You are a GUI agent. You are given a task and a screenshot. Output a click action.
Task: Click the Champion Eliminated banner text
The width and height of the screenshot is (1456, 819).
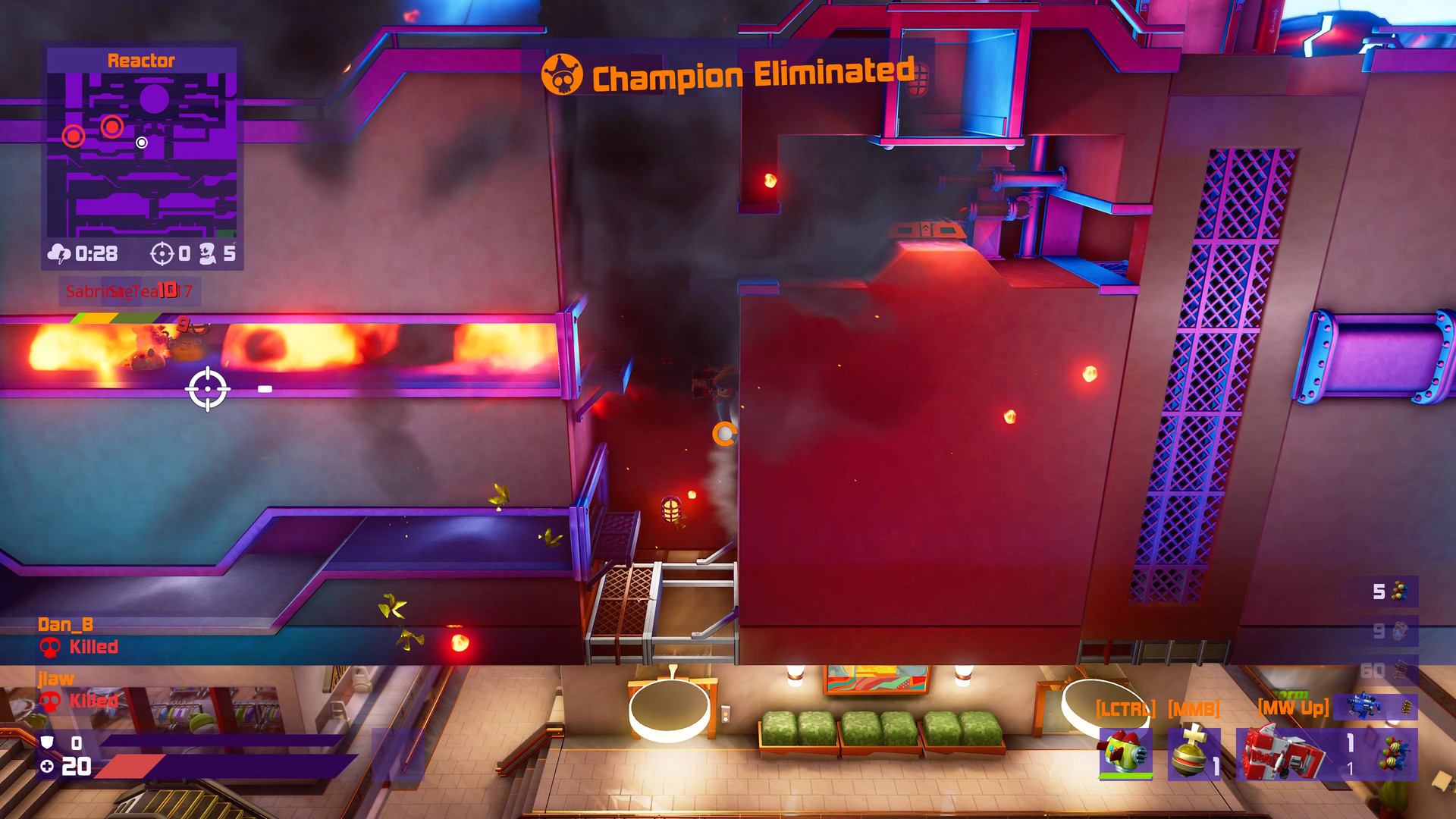(751, 74)
